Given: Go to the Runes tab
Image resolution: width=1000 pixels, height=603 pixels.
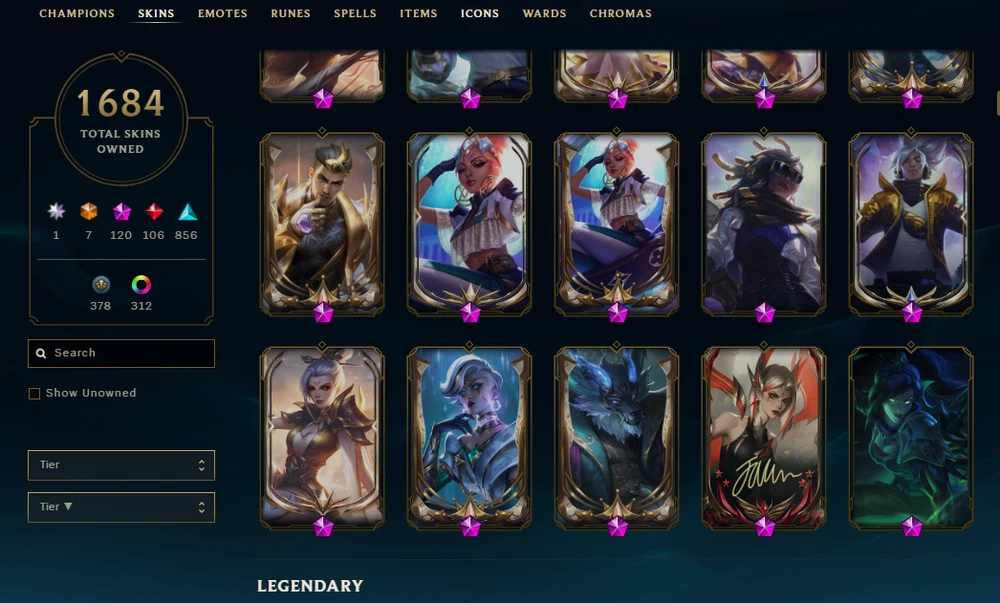Looking at the screenshot, I should pos(290,14).
